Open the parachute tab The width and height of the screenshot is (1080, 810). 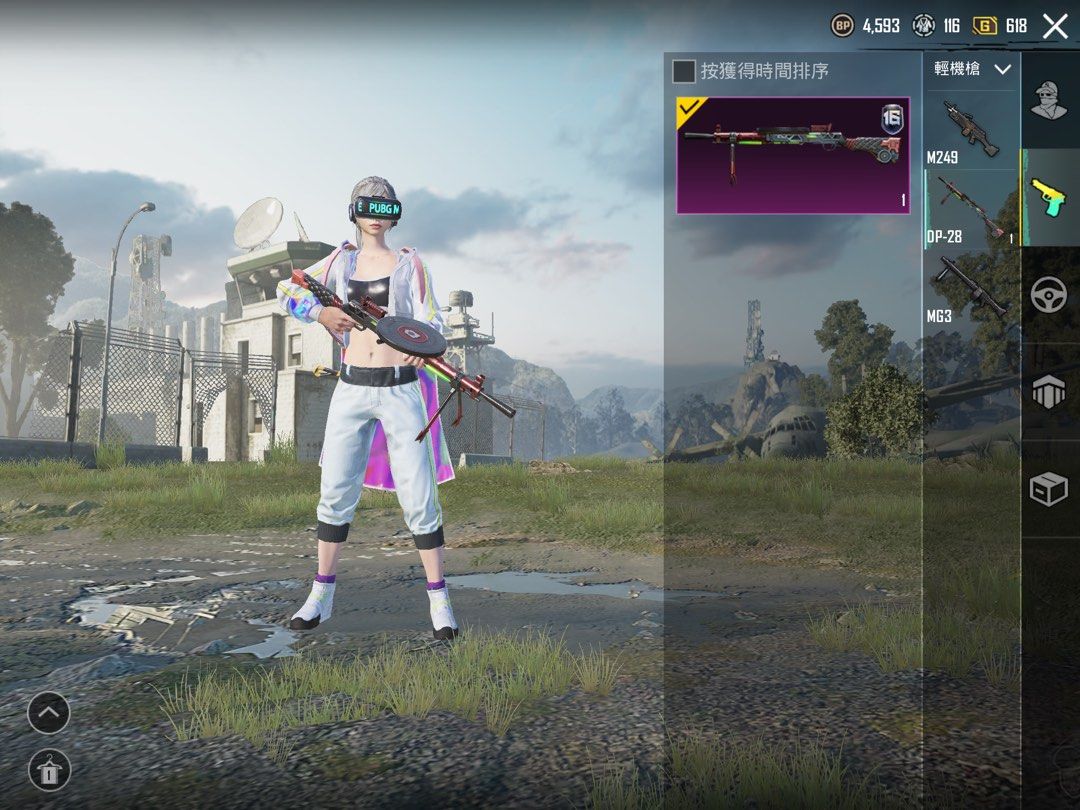pos(1049,391)
